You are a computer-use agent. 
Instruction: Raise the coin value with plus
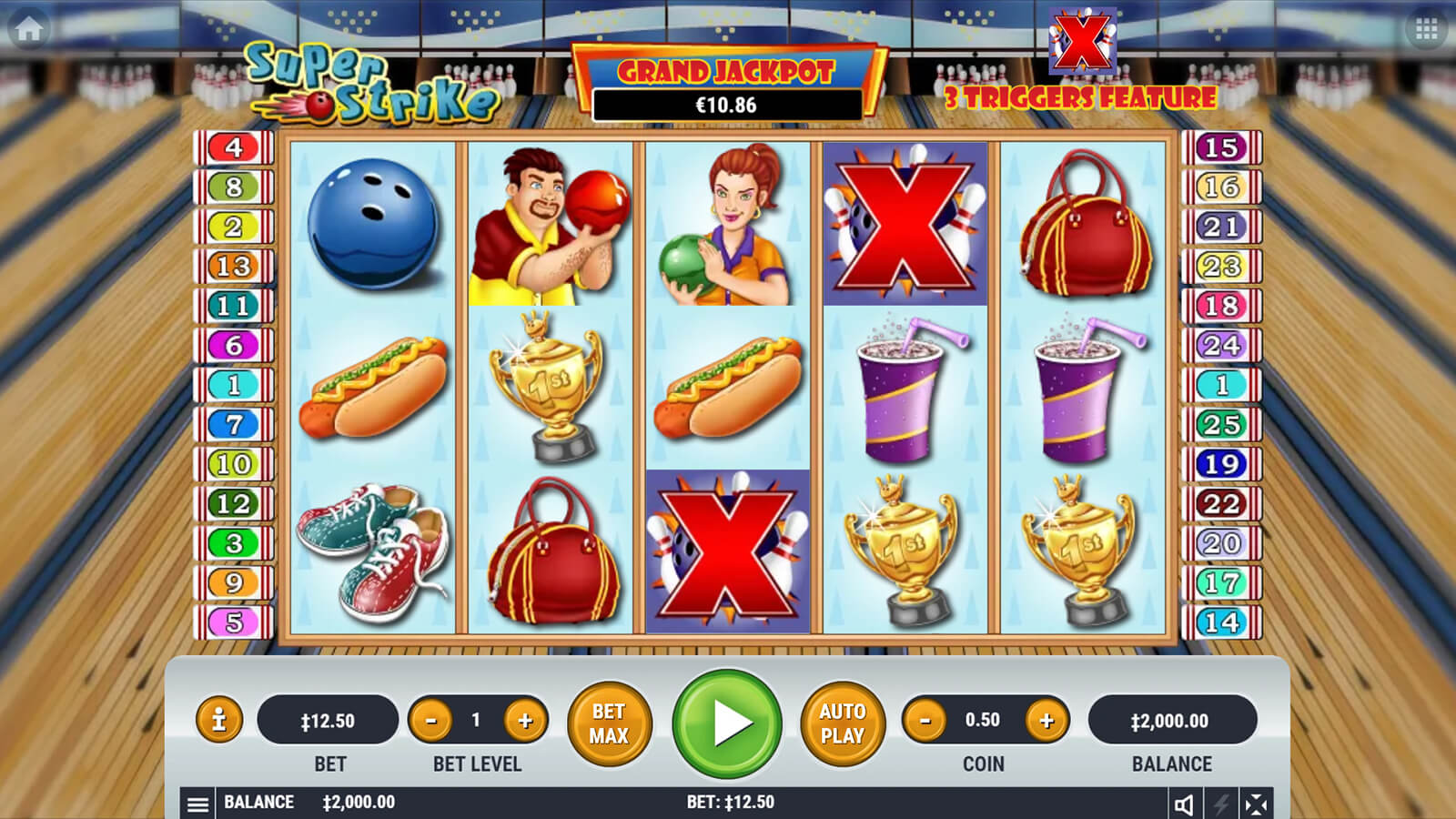1046,722
